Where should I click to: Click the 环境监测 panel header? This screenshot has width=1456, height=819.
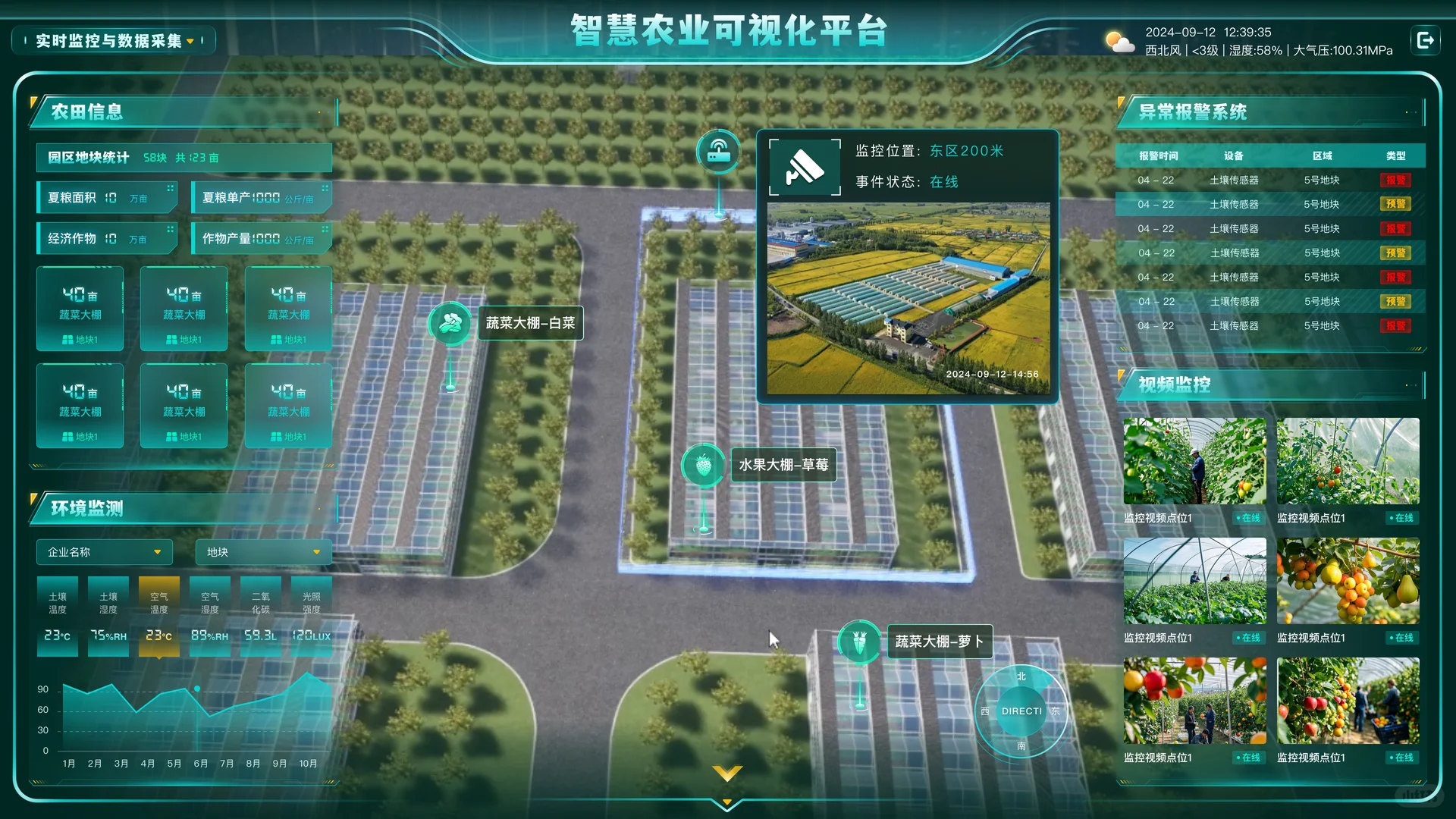[86, 510]
